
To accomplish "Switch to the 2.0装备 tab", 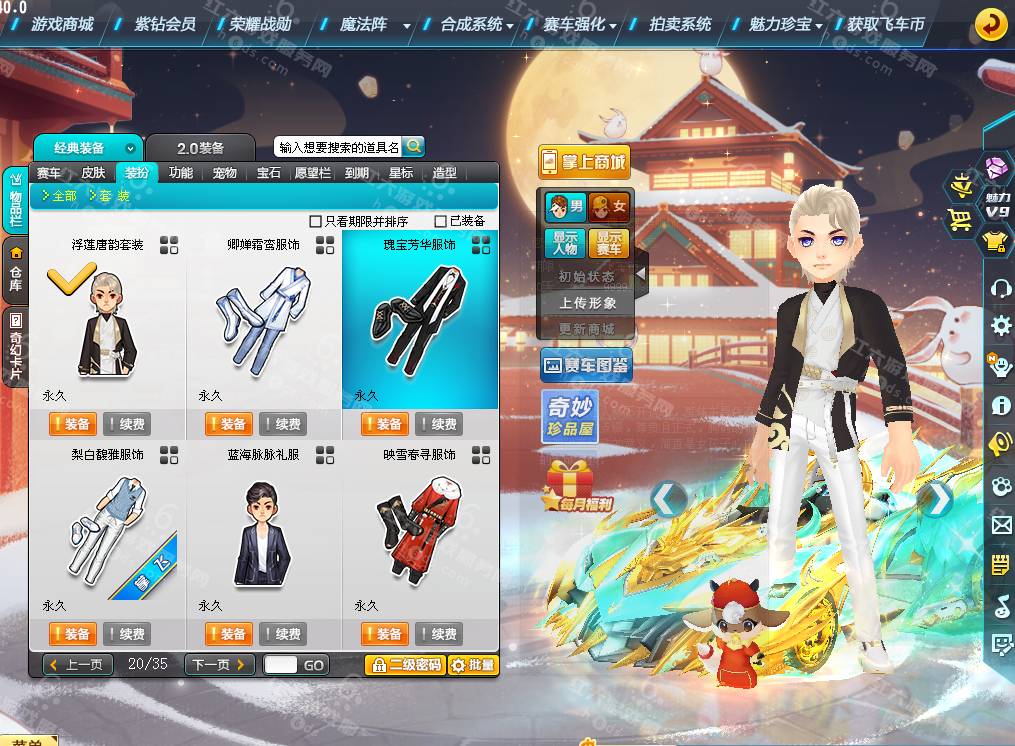I will tap(200, 148).
